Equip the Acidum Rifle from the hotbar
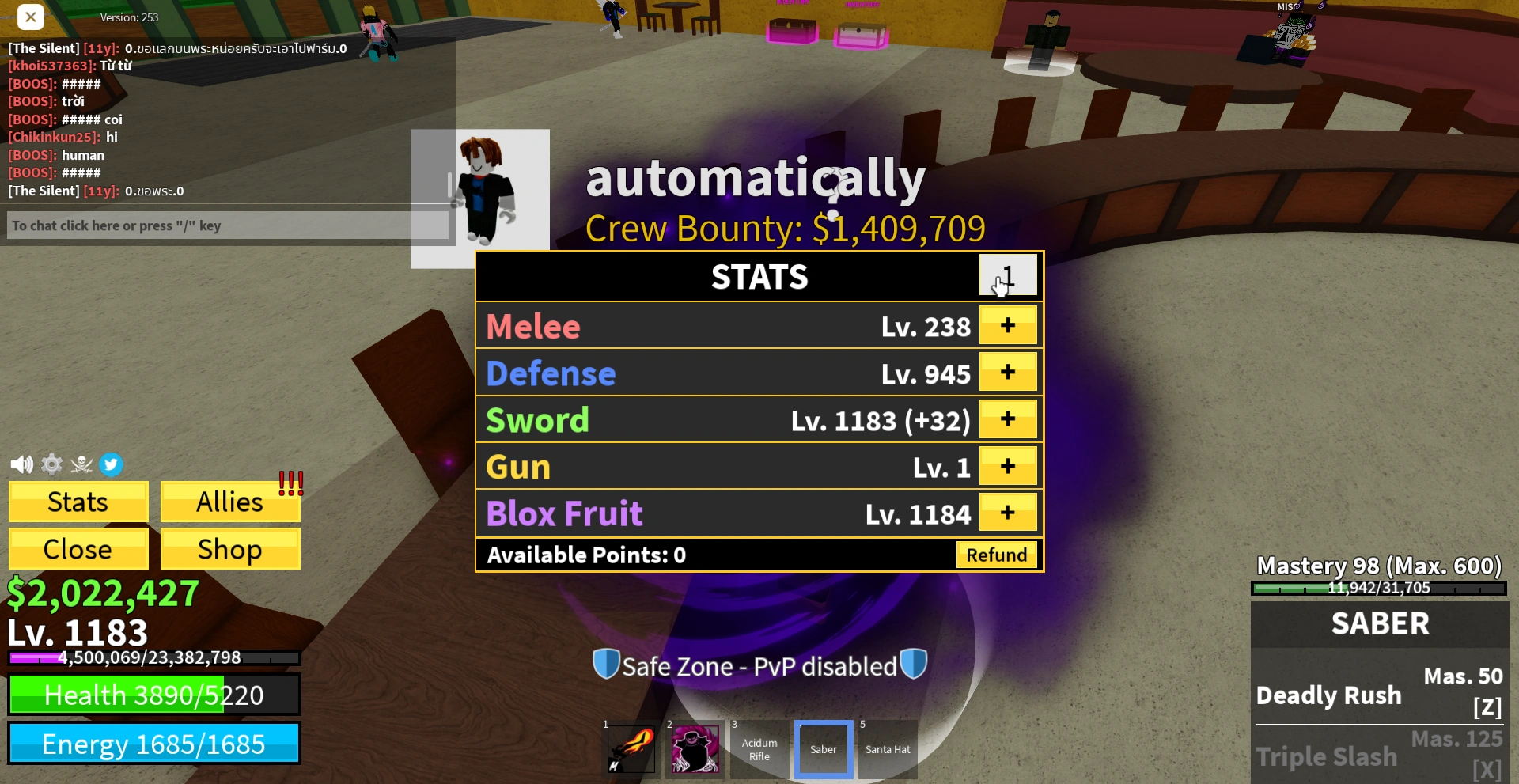1519x784 pixels. pyautogui.click(x=759, y=748)
